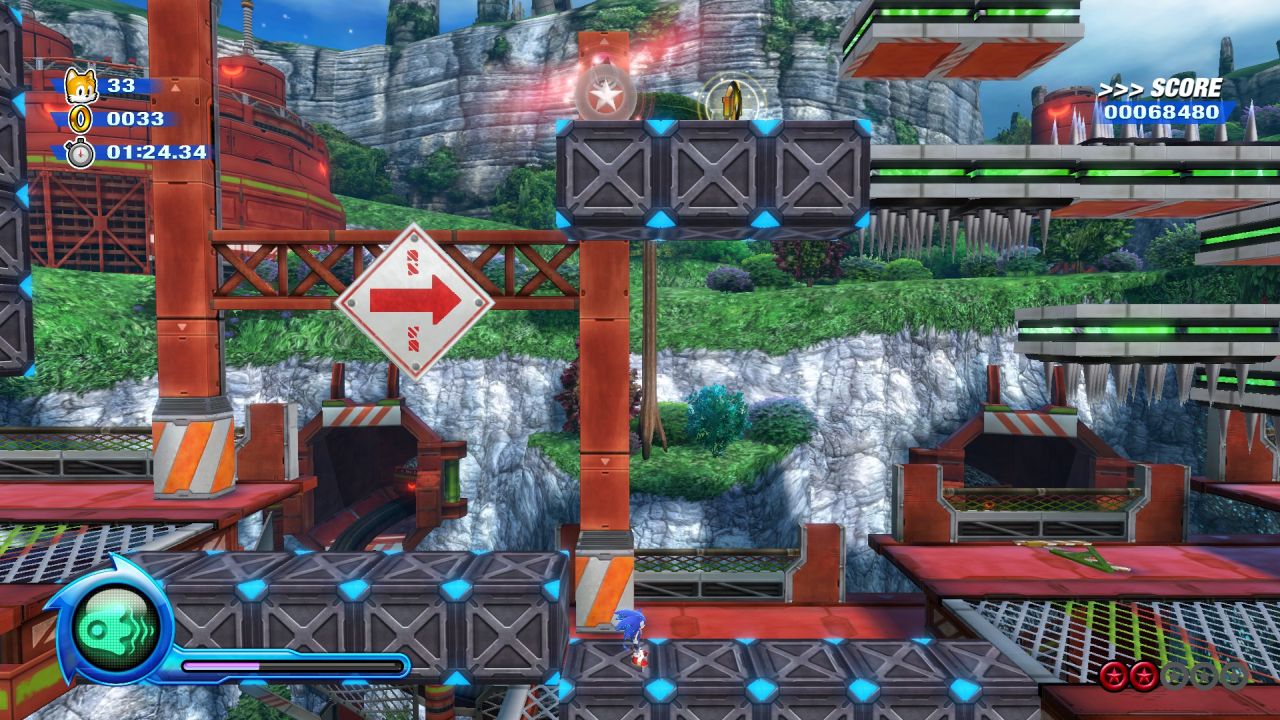Toggle the third grayed-out star ring slot
Image resolution: width=1280 pixels, height=720 pixels.
(1174, 675)
